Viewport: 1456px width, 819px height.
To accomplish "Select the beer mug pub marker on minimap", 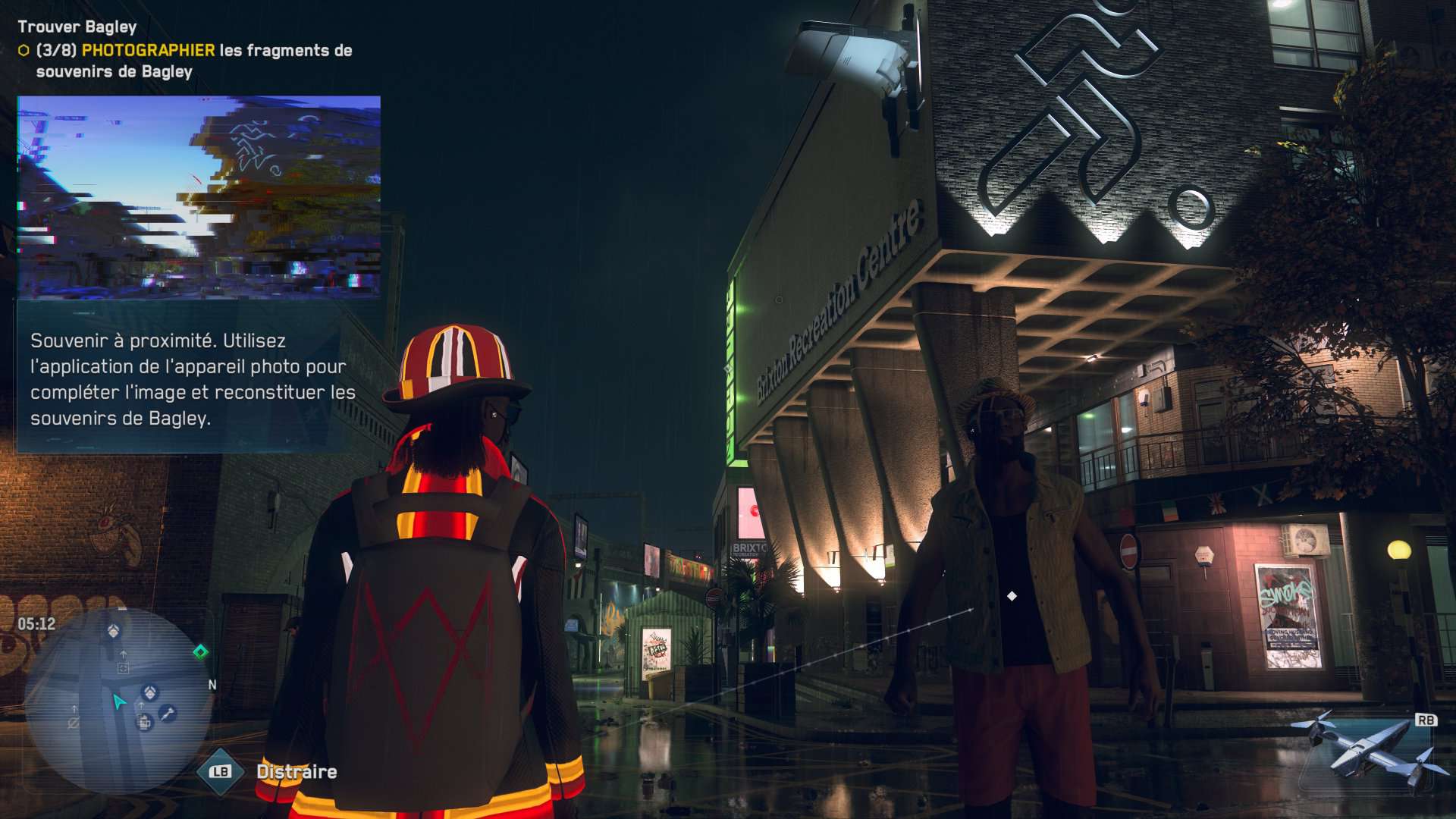I will pos(144,723).
